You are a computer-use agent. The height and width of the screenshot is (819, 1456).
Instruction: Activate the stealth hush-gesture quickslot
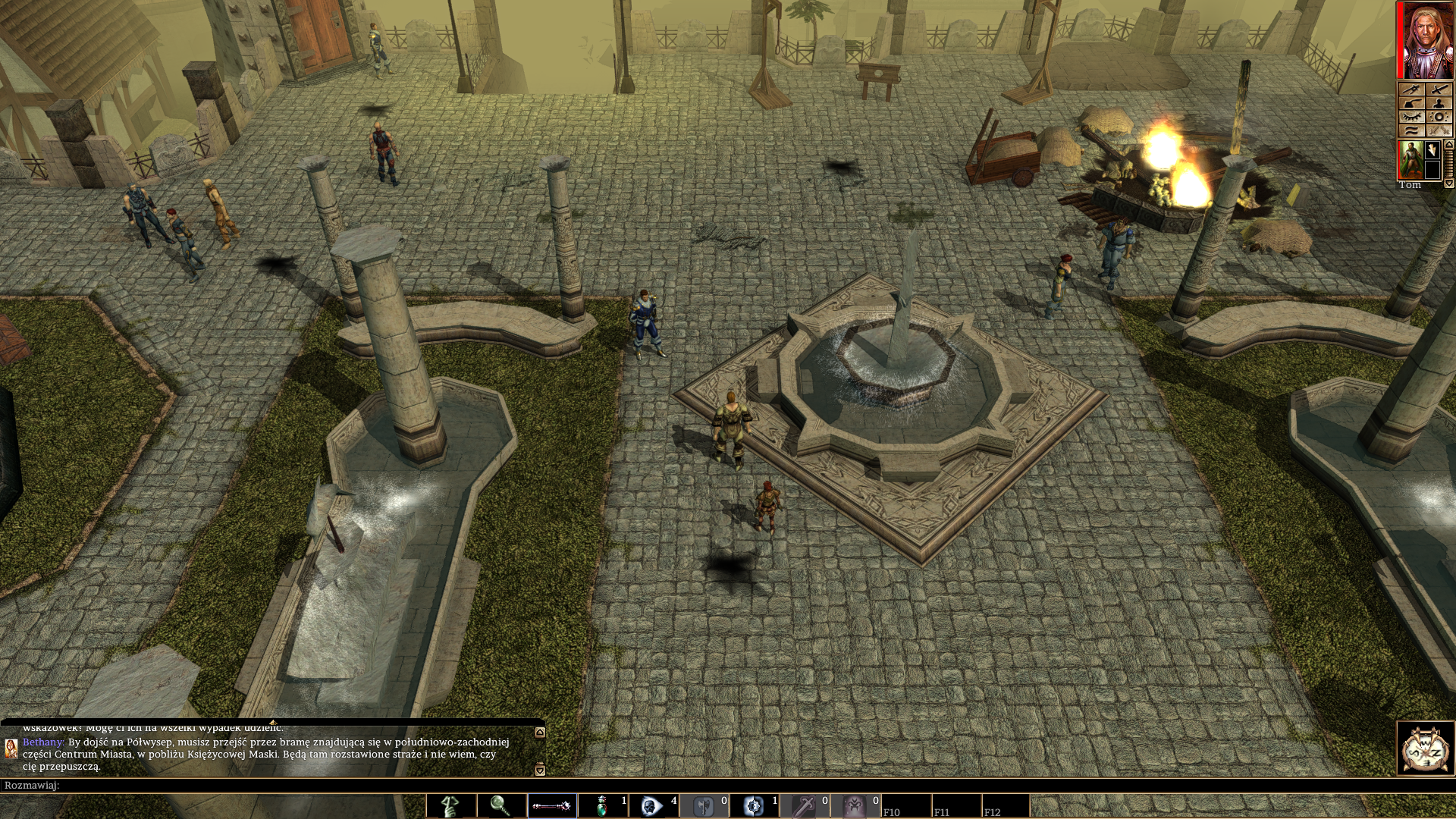[450, 805]
